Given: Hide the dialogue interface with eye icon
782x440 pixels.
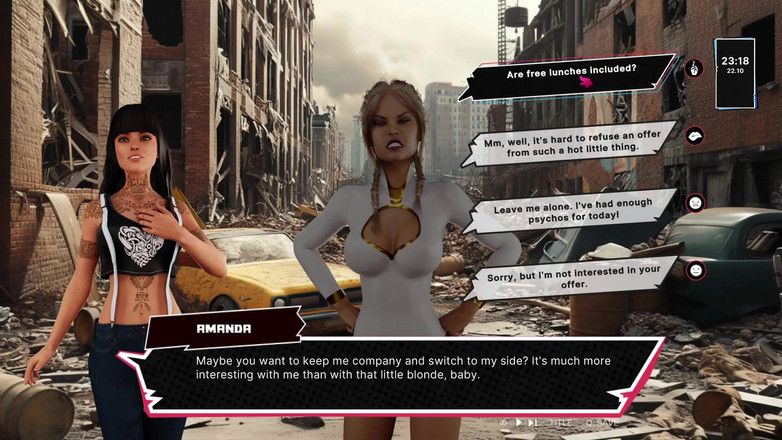Looking at the screenshot, I should click(503, 423).
